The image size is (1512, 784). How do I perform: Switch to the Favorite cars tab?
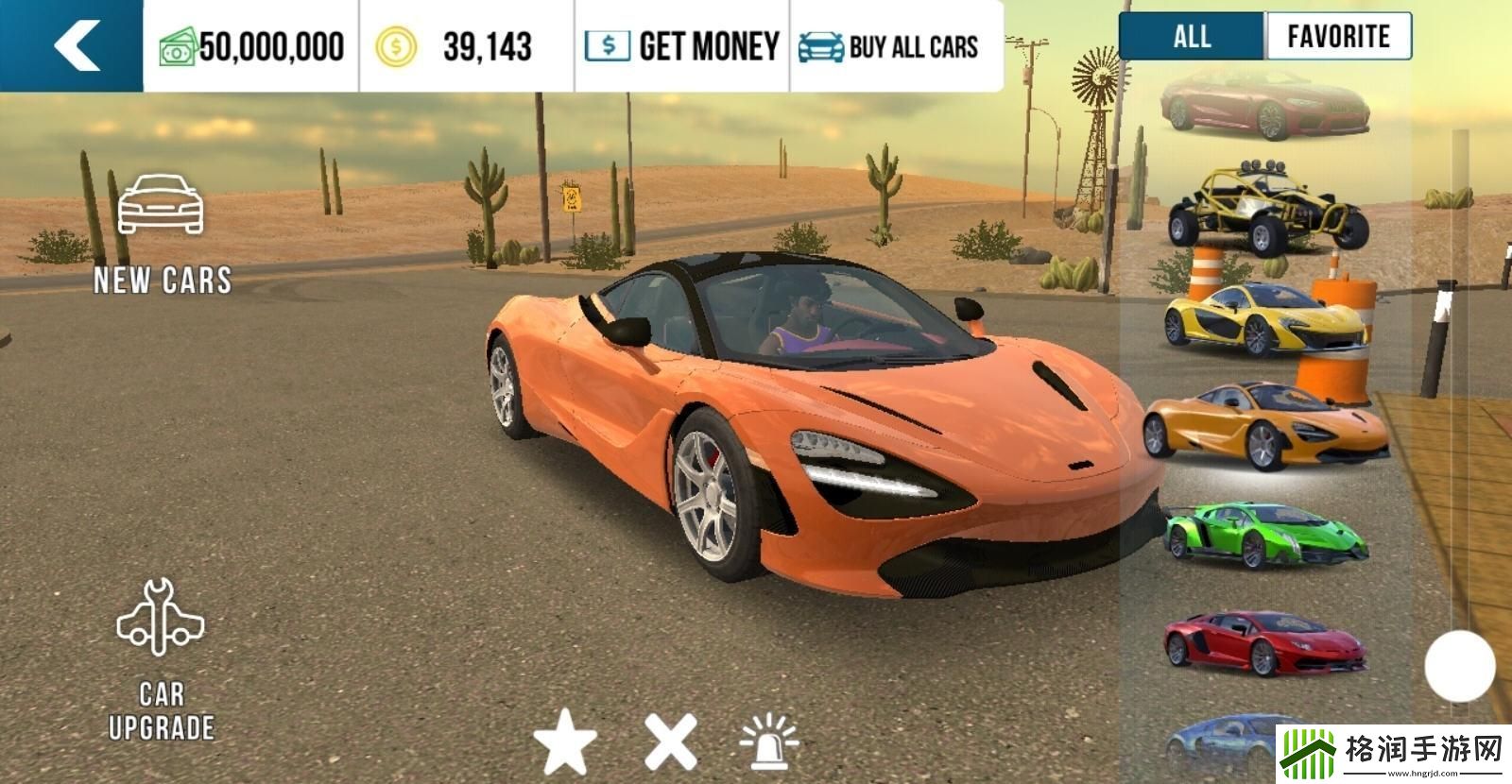pyautogui.click(x=1338, y=37)
